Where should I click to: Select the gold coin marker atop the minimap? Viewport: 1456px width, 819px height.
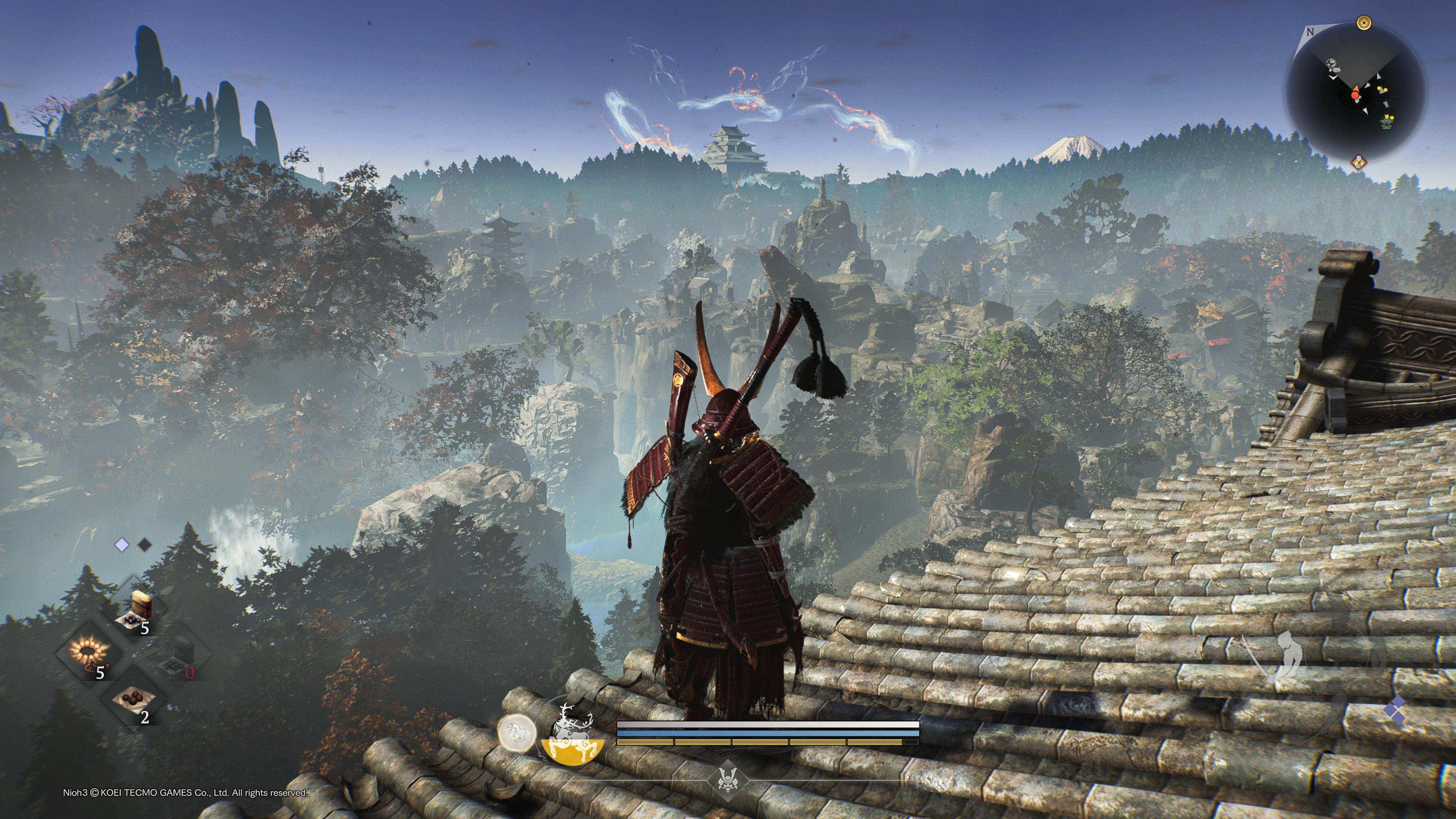click(1363, 24)
